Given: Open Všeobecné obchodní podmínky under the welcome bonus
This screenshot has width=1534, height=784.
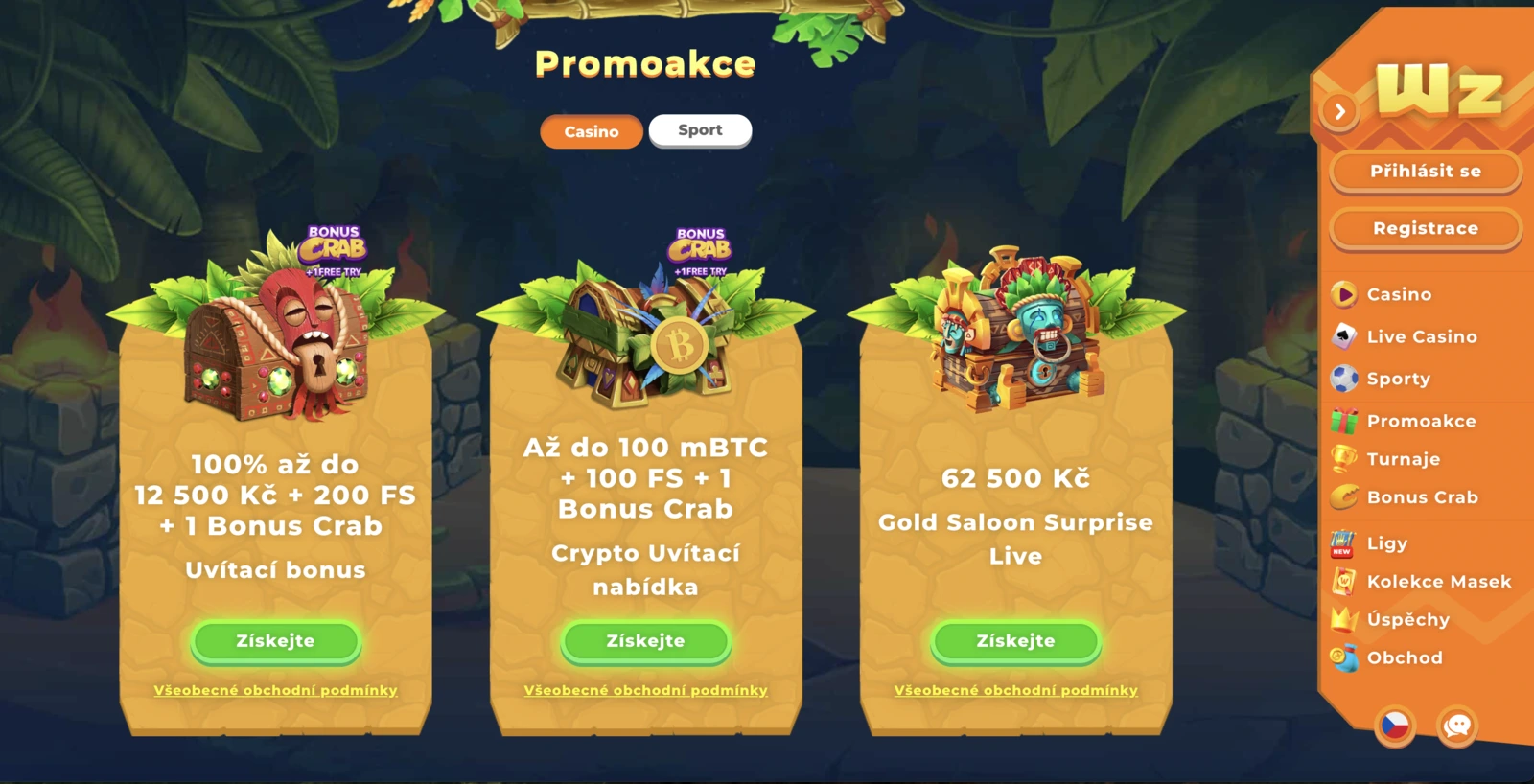Looking at the screenshot, I should [x=275, y=689].
